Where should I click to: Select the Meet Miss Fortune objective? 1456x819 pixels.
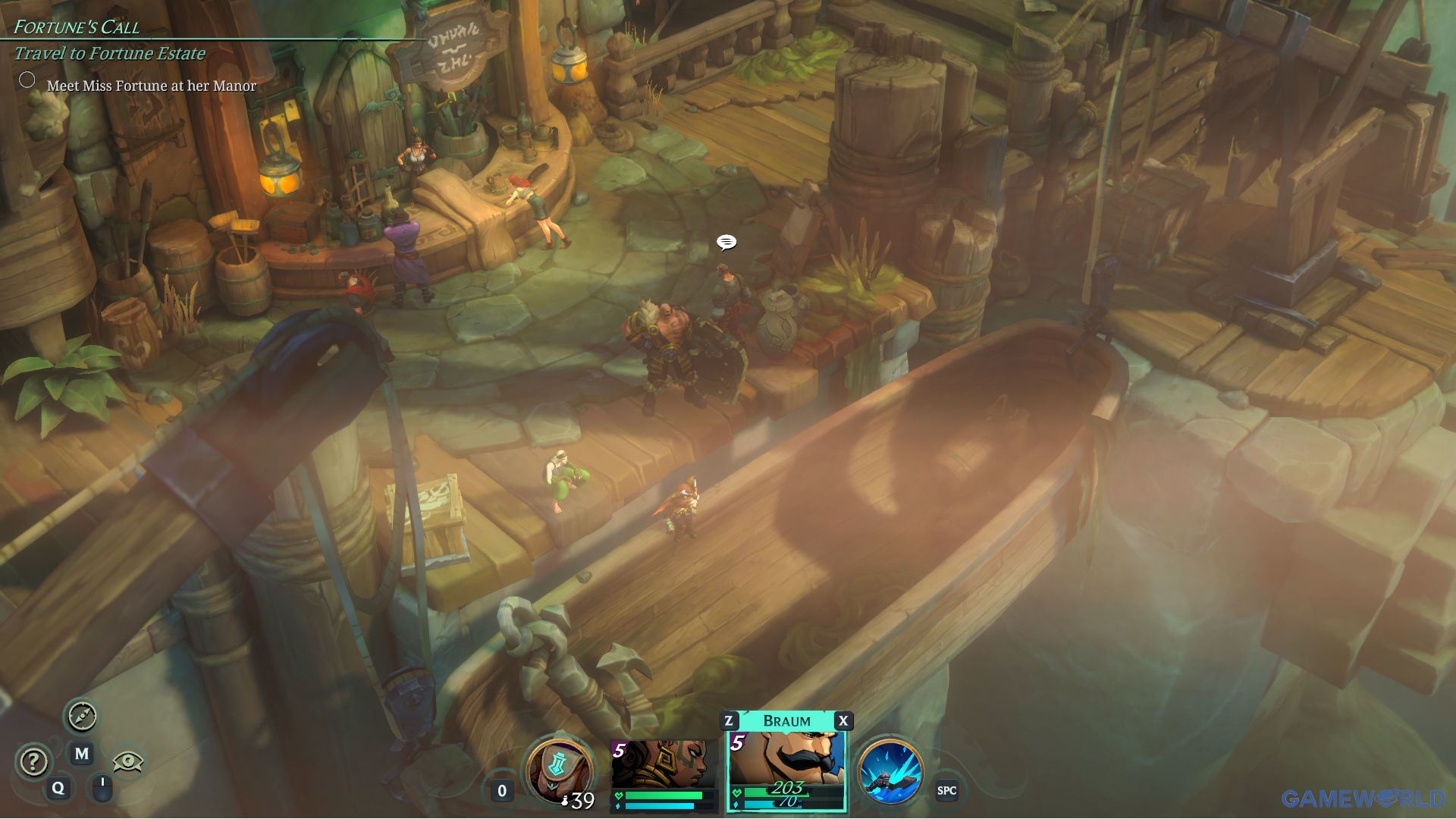pyautogui.click(x=151, y=86)
